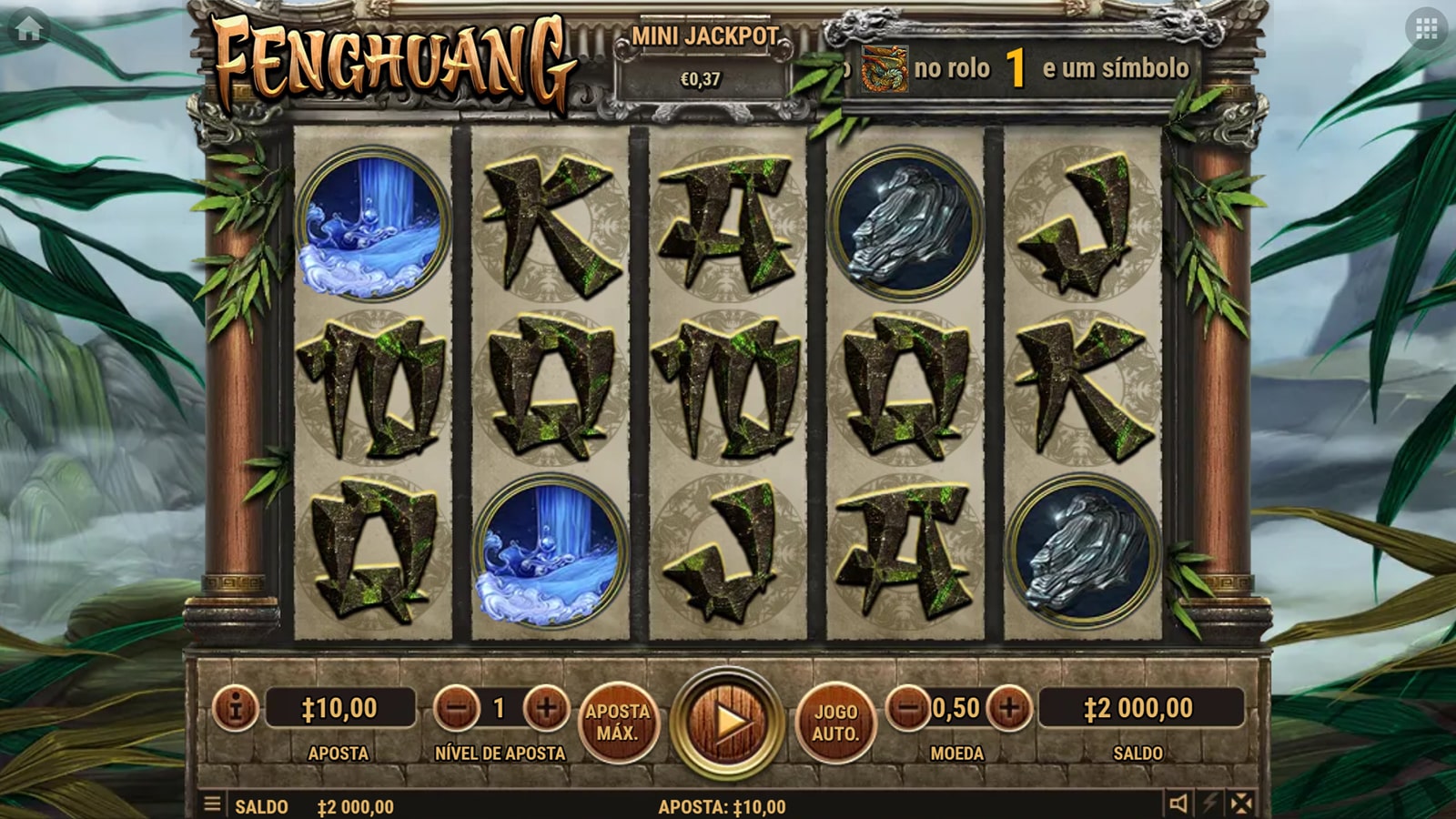Image resolution: width=1456 pixels, height=819 pixels.
Task: Open the paytable info button
Action: tap(236, 708)
